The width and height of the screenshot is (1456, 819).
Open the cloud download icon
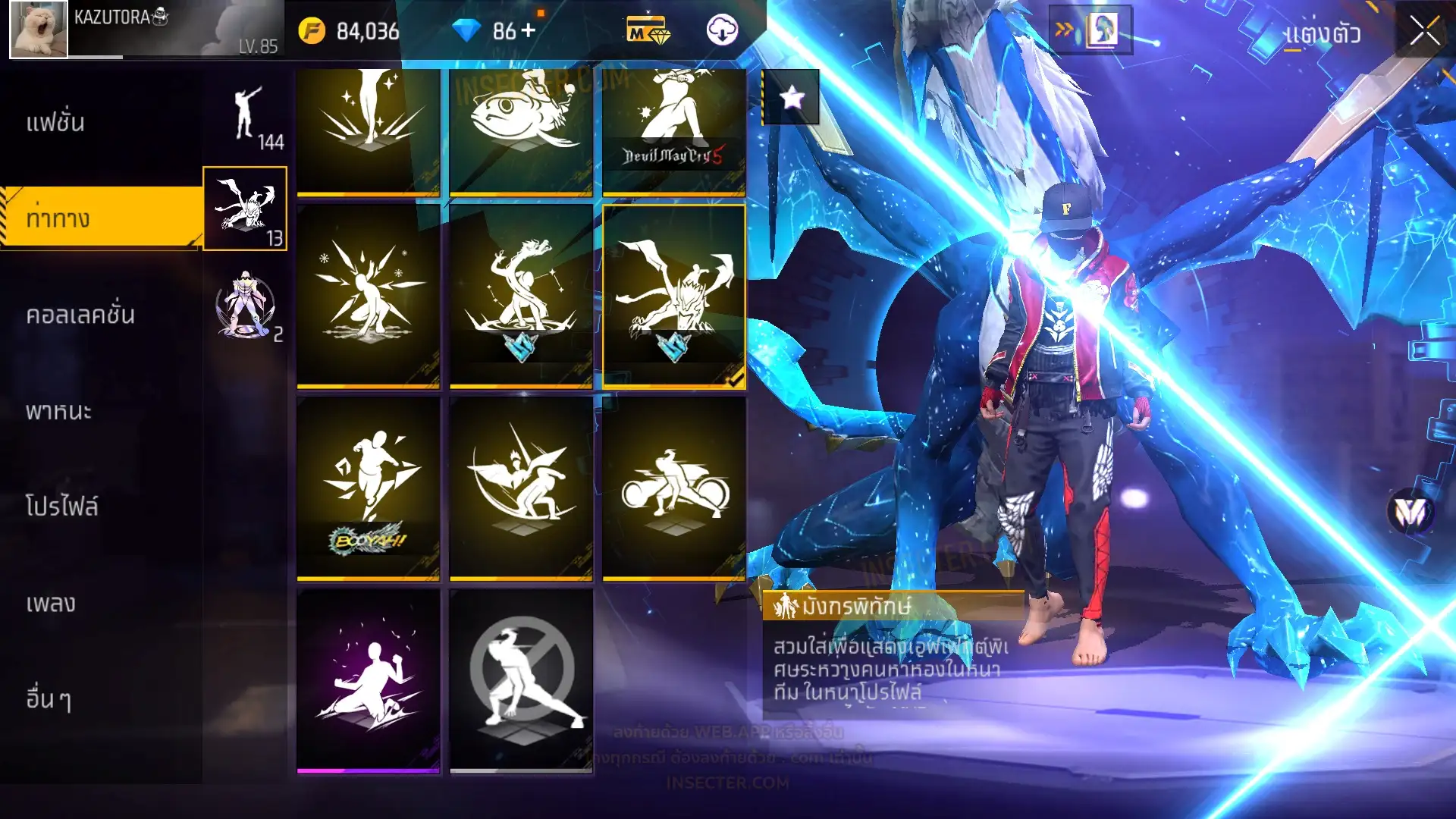(x=722, y=30)
